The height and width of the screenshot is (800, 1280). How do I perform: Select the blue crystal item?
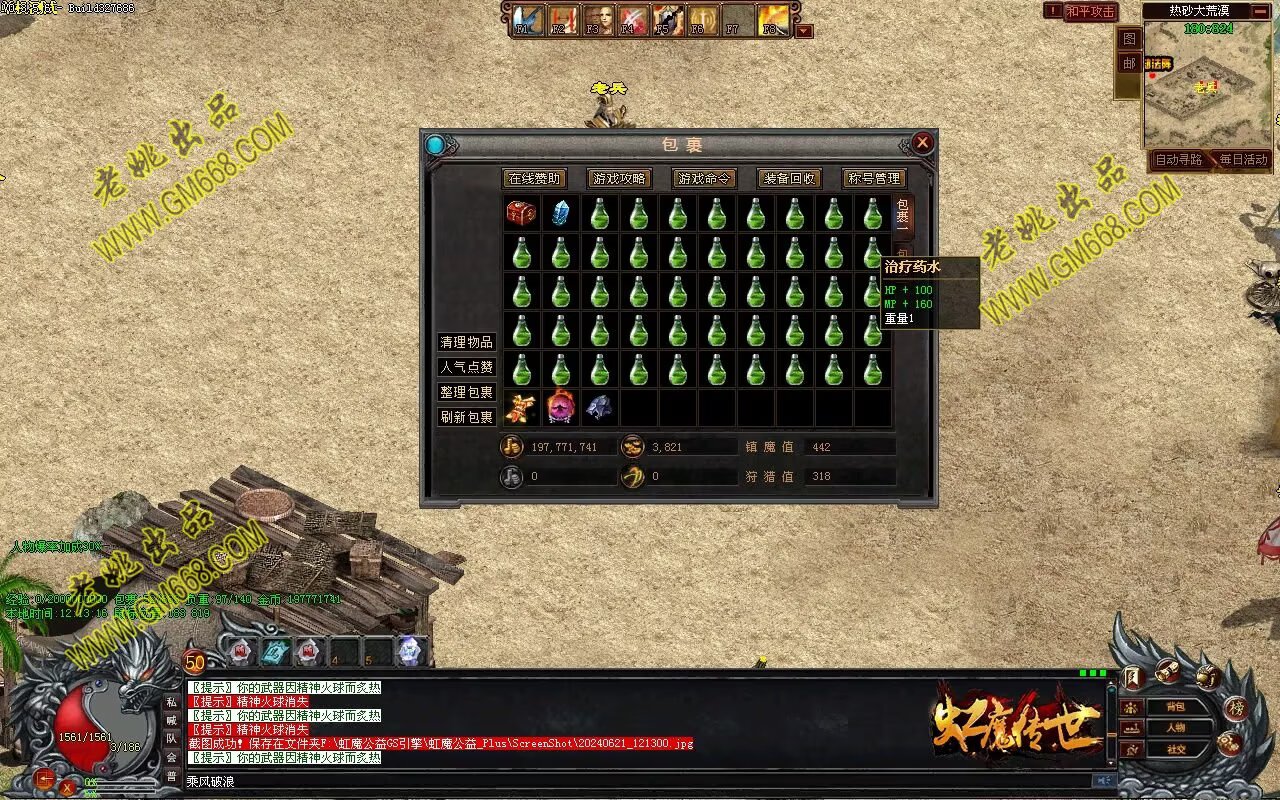pyautogui.click(x=560, y=213)
